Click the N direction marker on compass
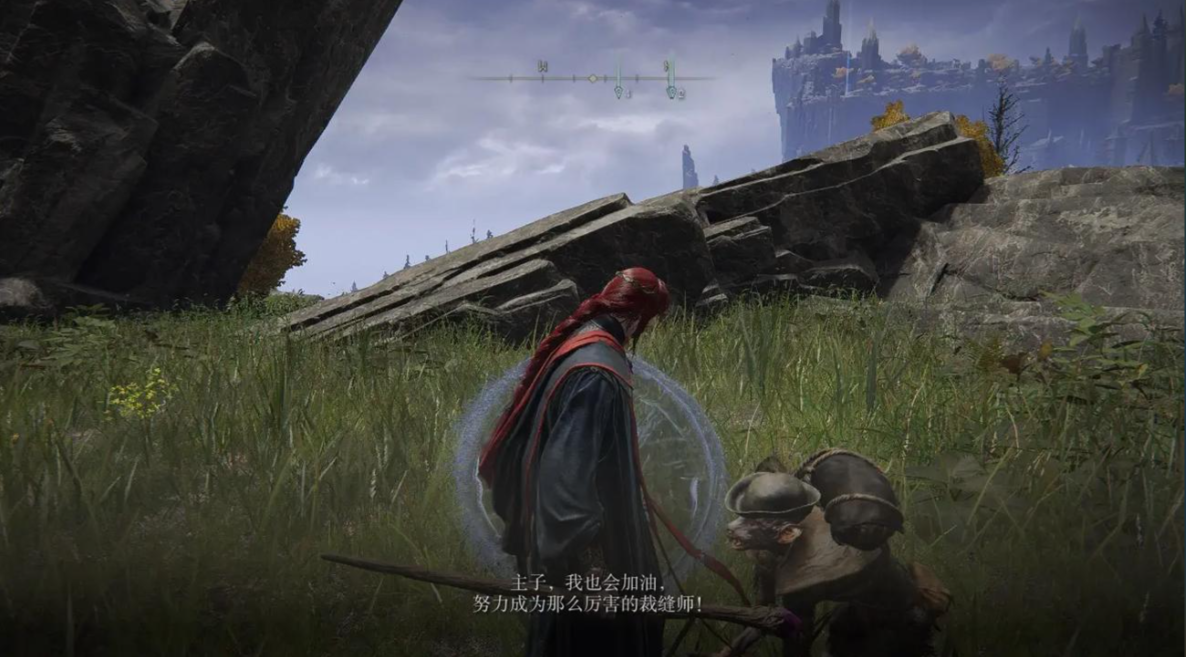 (x=542, y=67)
